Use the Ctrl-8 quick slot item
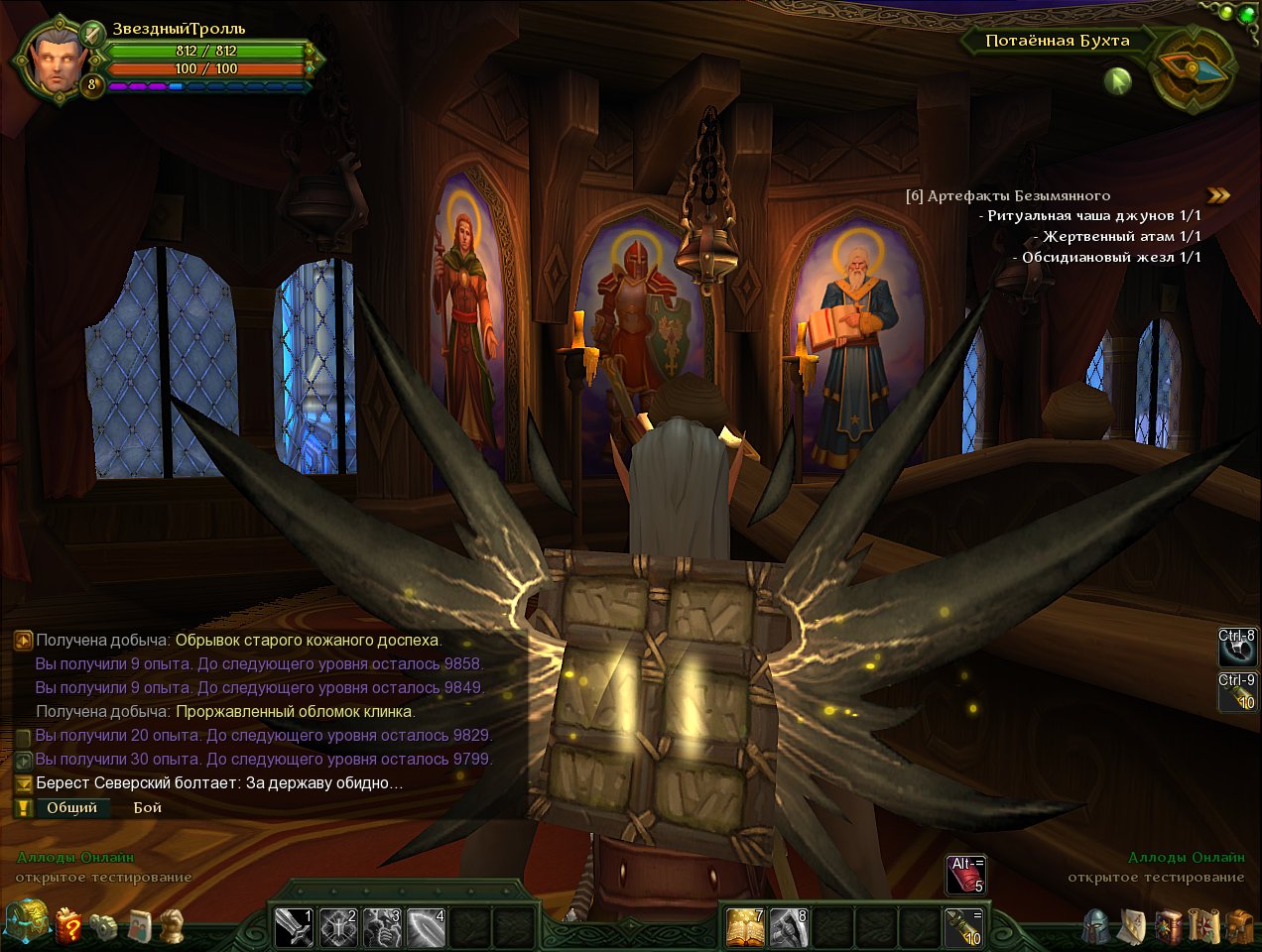The width and height of the screenshot is (1262, 952). pos(1238,648)
